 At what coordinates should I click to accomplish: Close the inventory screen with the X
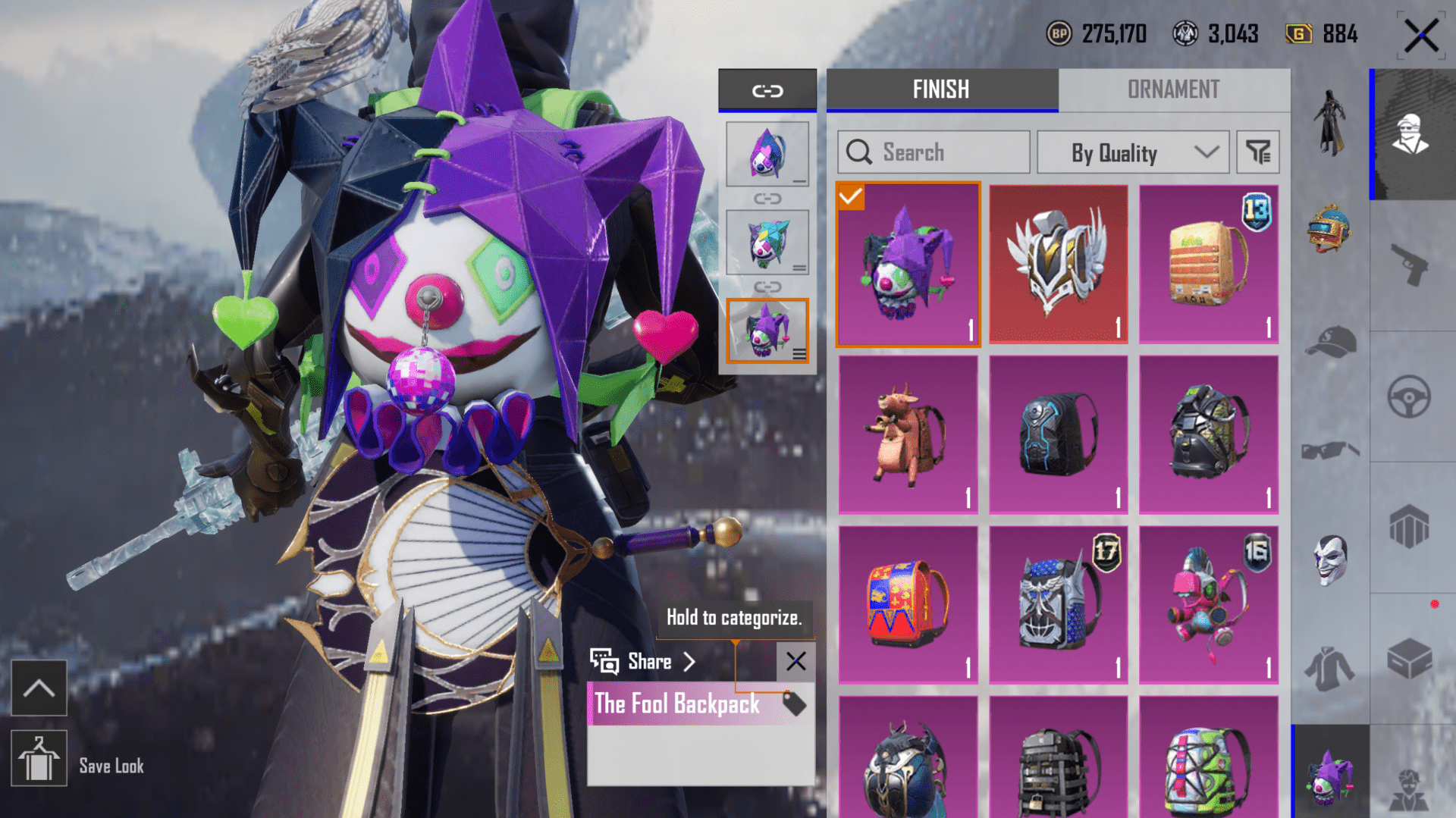(x=1420, y=36)
